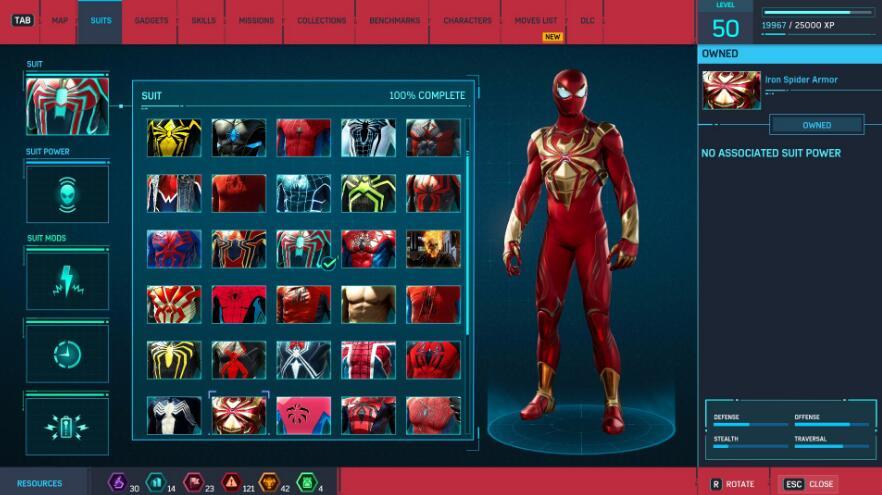Go to the Skills tab
882x495 pixels.
(x=203, y=20)
